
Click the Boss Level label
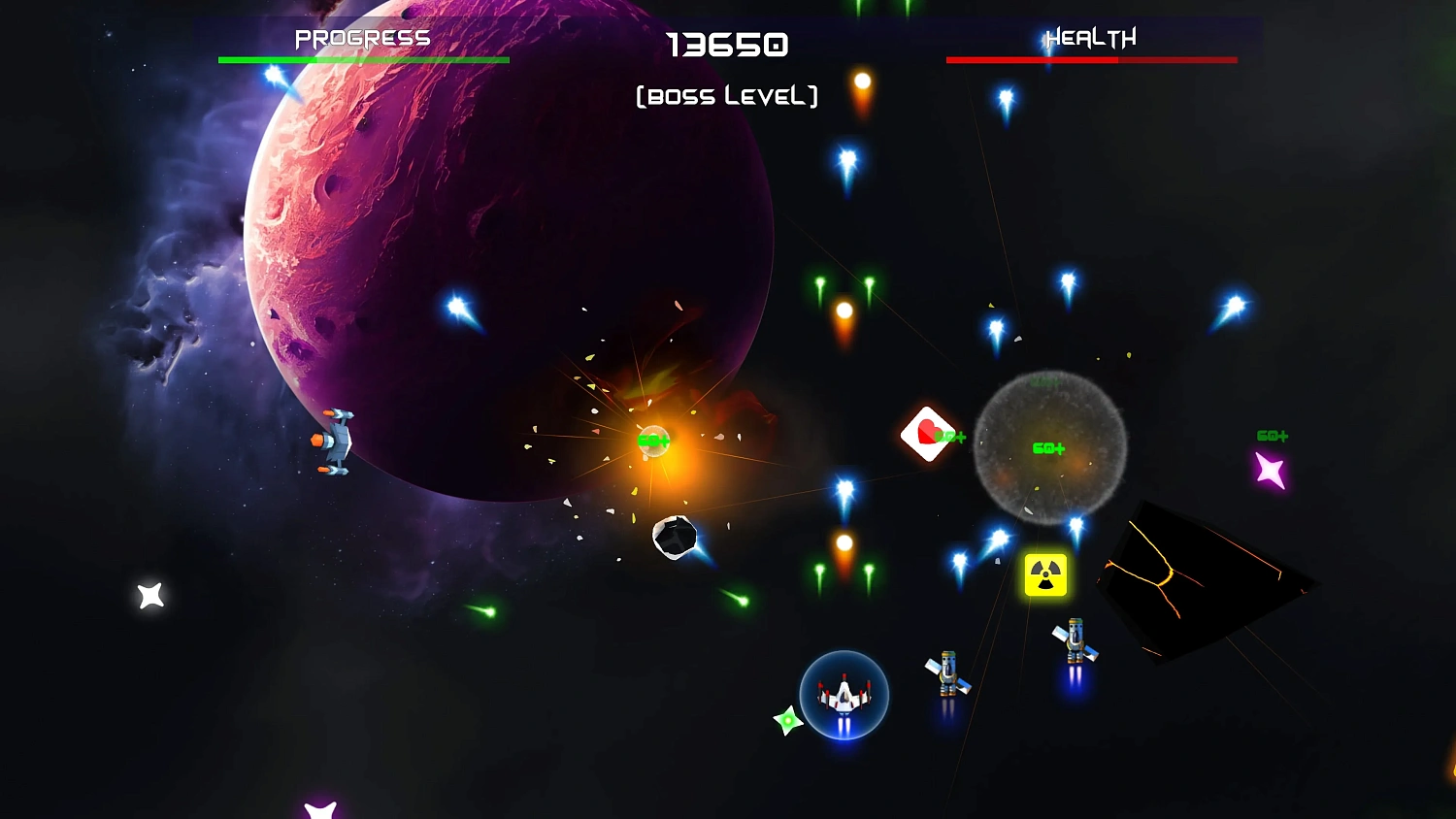tap(726, 95)
